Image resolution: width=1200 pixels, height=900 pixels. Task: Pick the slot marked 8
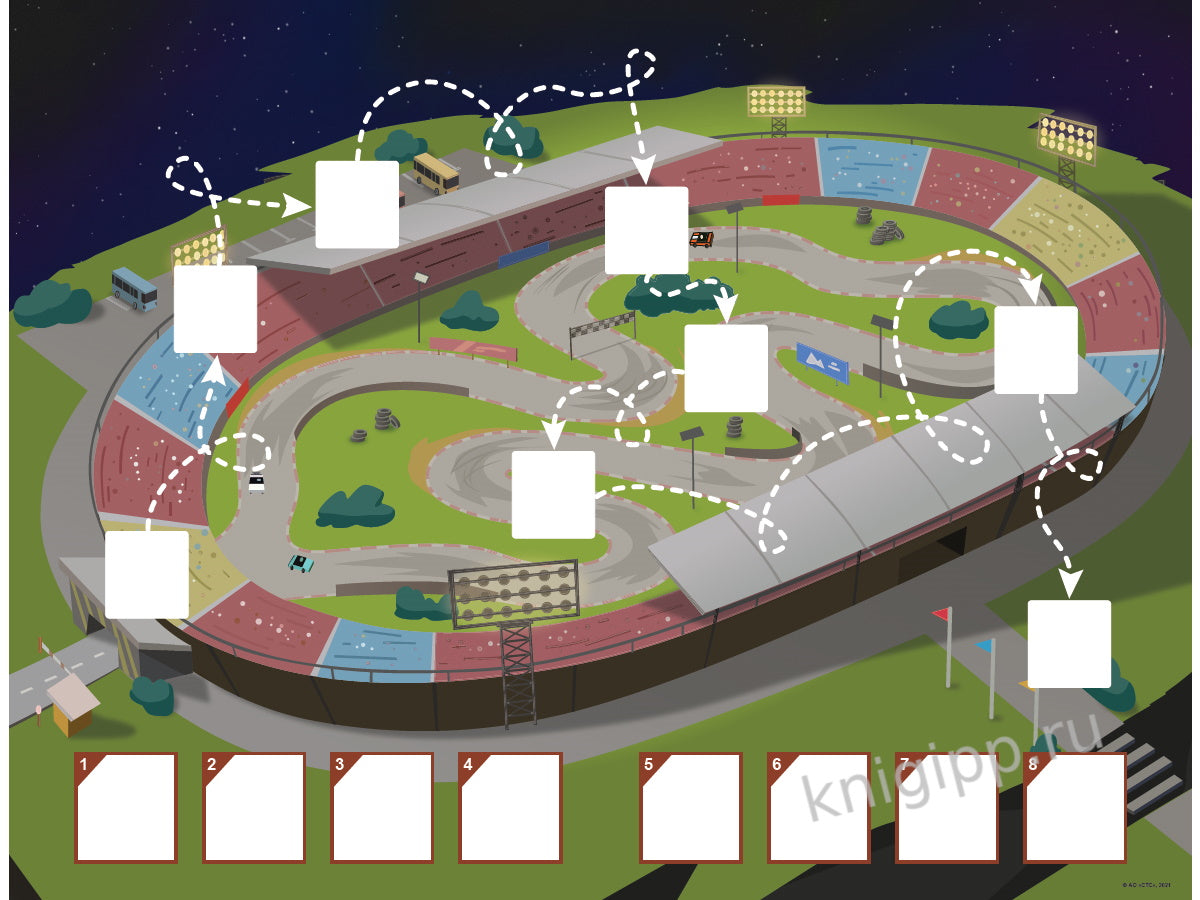click(x=1075, y=808)
